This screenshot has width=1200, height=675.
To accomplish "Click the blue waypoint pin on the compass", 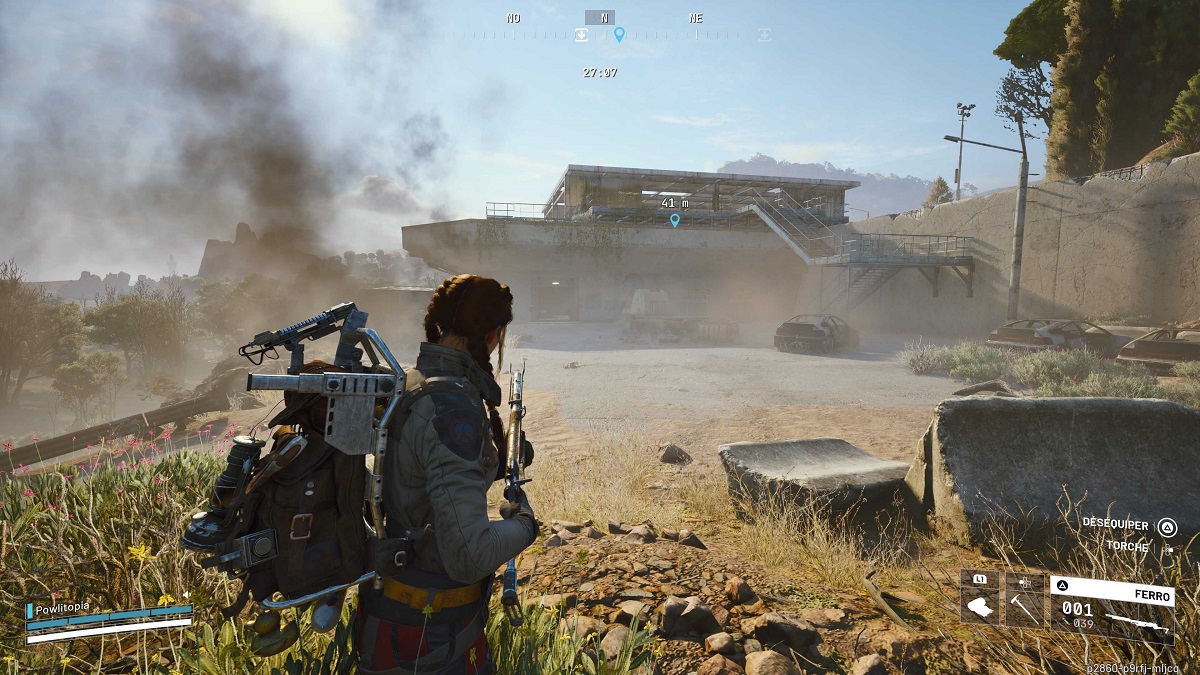I will pos(619,35).
